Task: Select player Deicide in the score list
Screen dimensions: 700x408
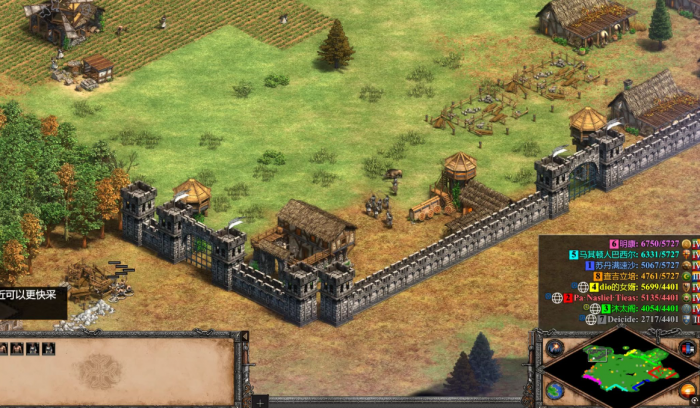Action: [641, 319]
